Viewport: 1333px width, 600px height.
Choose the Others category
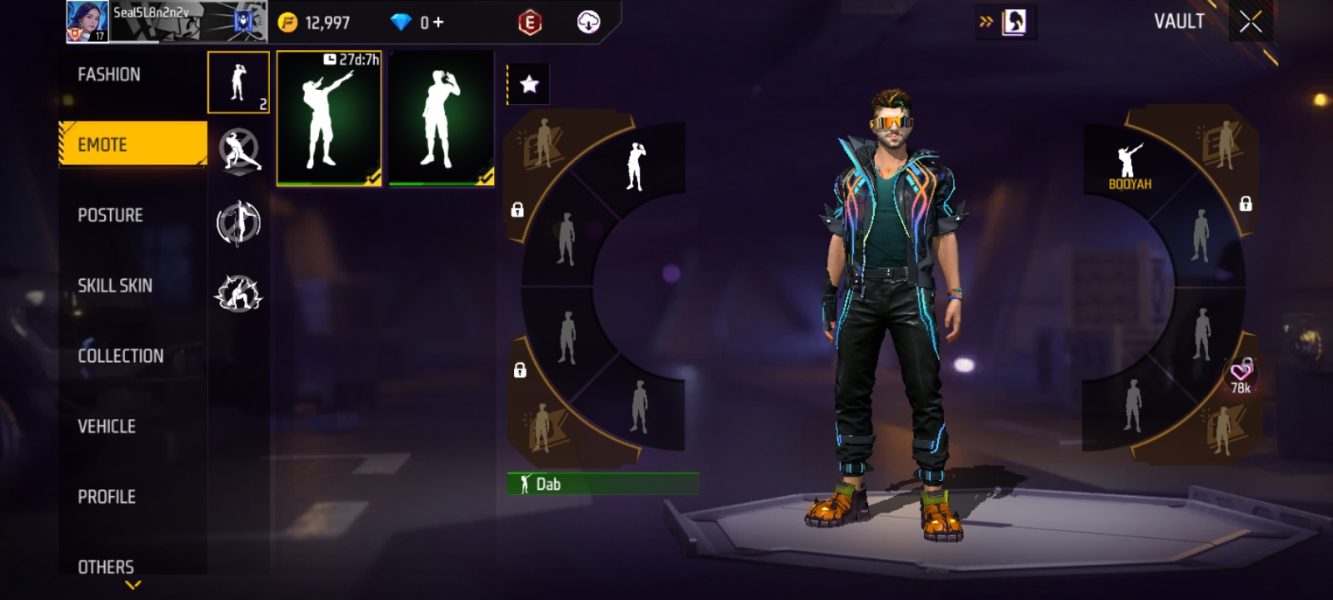106,566
